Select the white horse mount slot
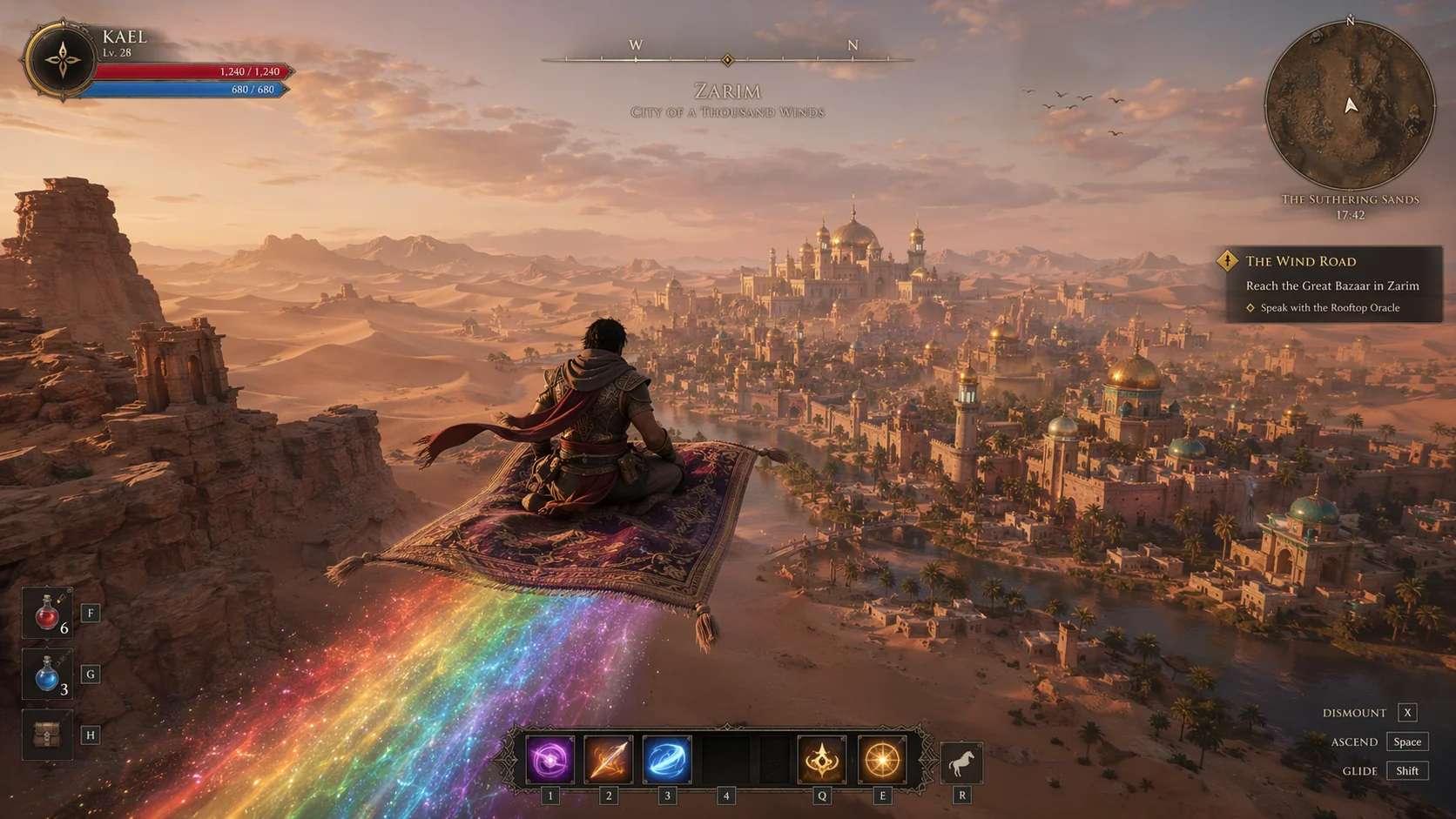This screenshot has height=819, width=1456. 961,763
